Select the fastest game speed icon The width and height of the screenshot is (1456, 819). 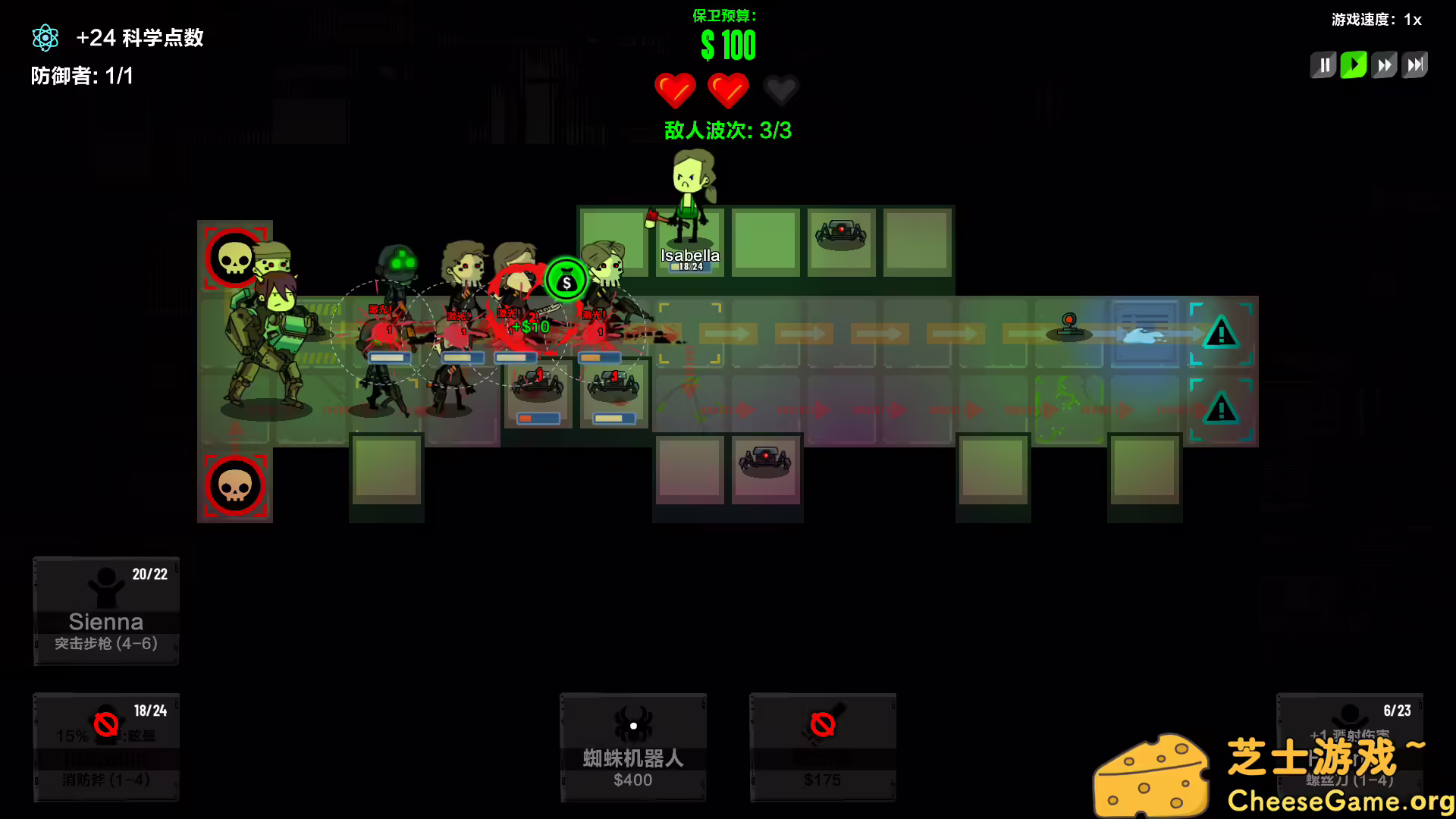[1415, 64]
